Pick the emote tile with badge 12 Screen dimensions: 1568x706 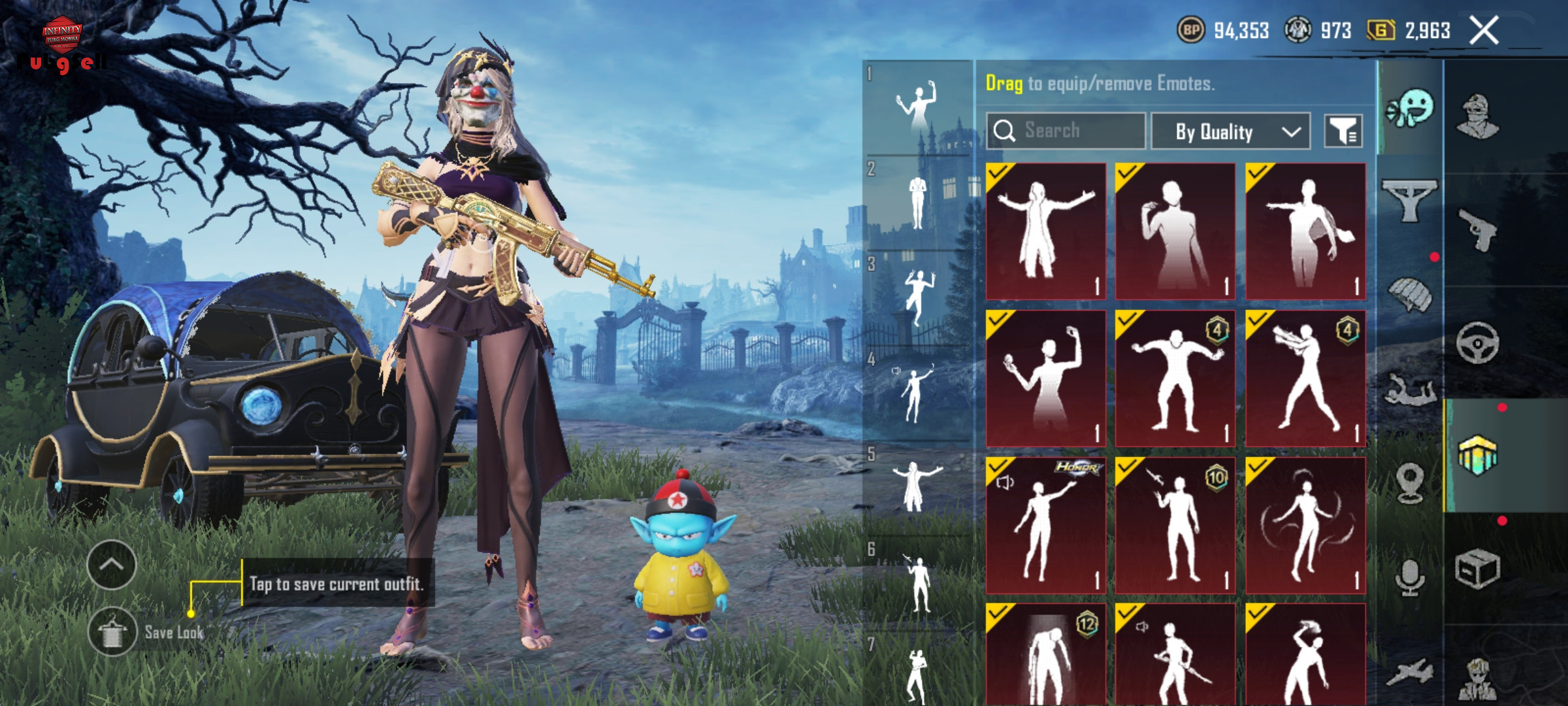[x=1045, y=654]
